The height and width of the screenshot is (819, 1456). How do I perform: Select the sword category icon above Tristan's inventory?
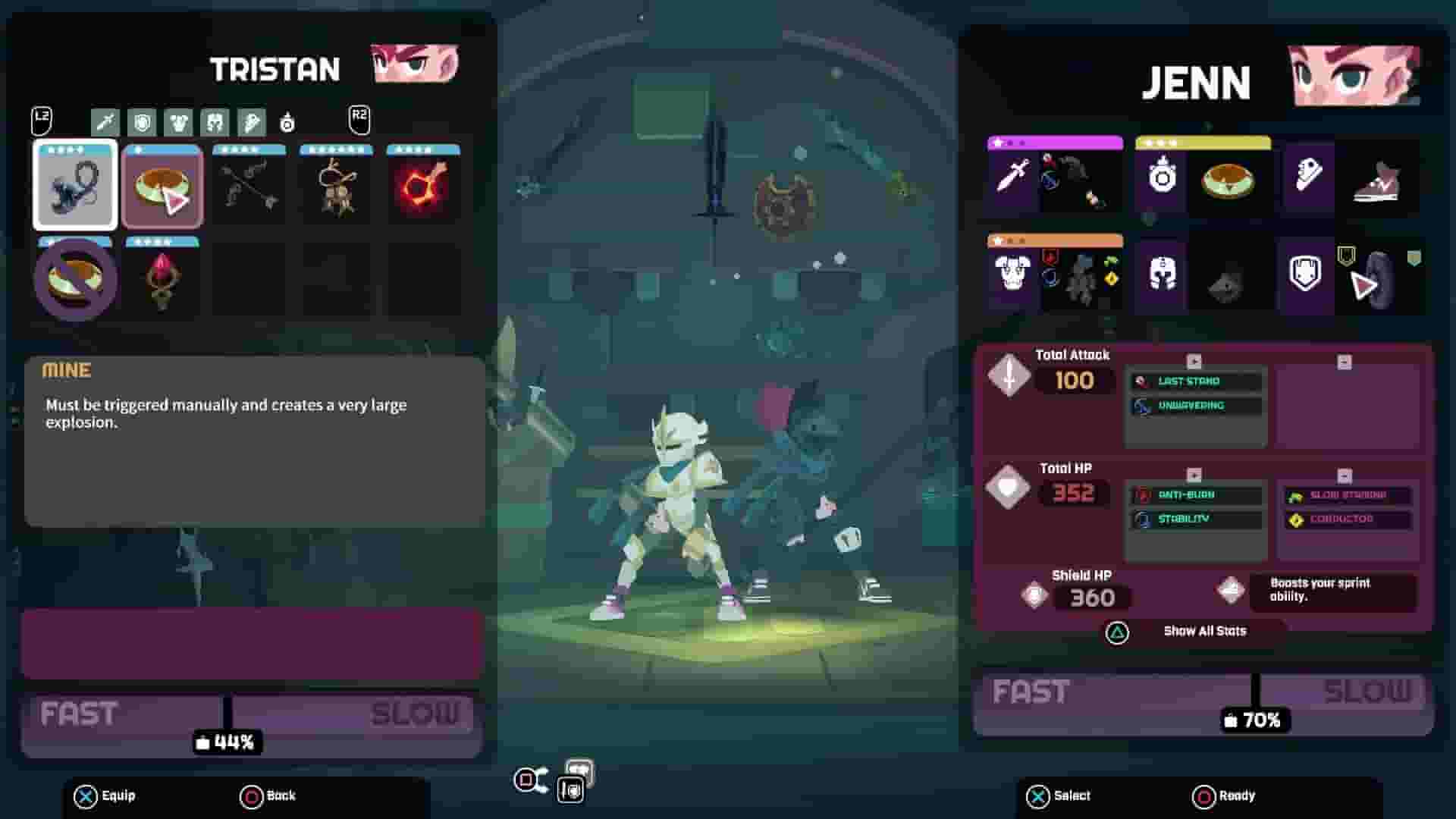coord(106,121)
